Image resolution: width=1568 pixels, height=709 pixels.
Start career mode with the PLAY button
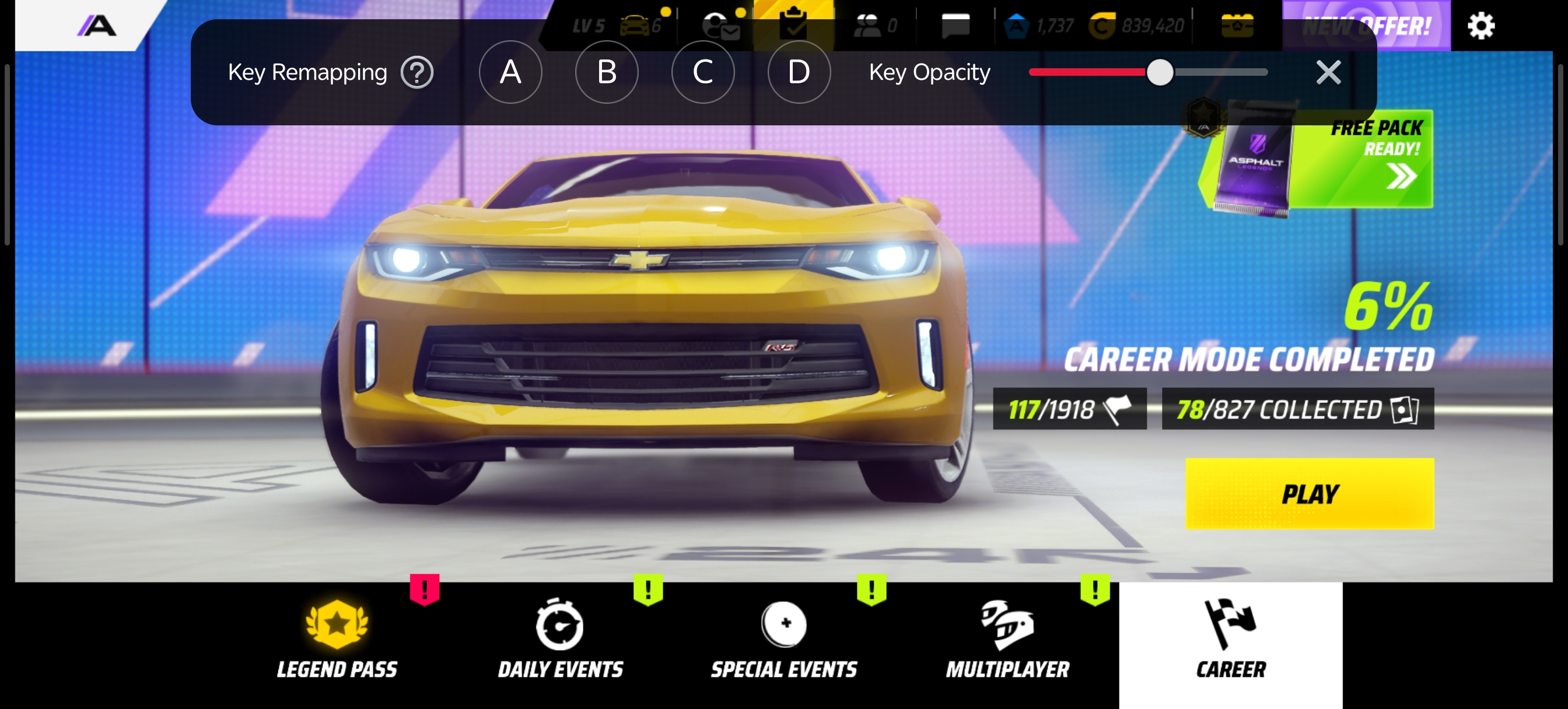coord(1310,494)
